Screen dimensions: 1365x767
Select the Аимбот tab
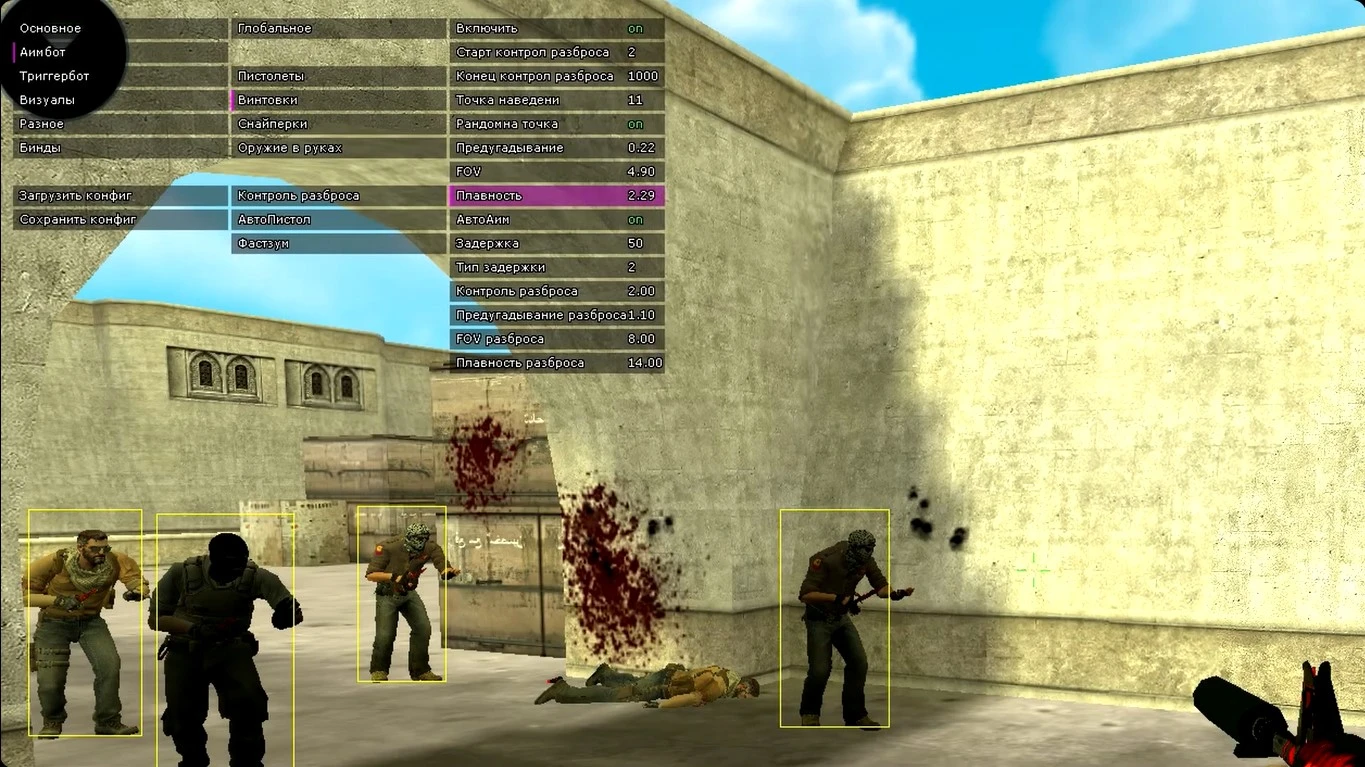coord(40,51)
